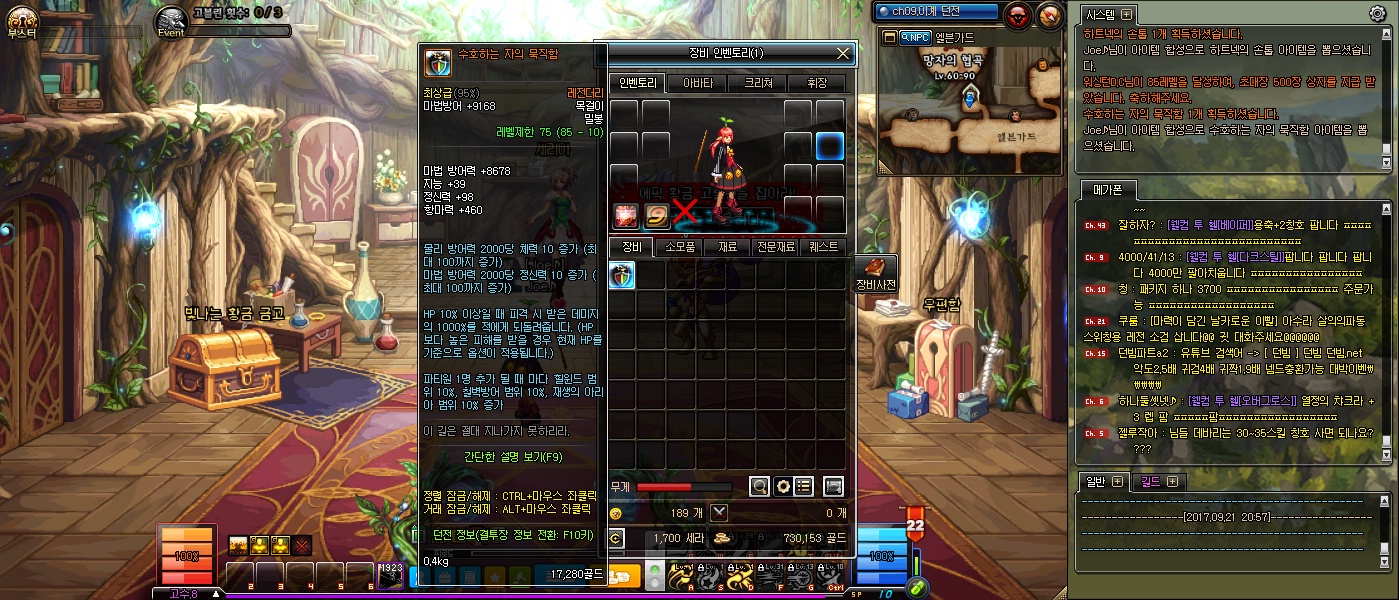Close the 장비 인벤토리 window

[x=843, y=53]
